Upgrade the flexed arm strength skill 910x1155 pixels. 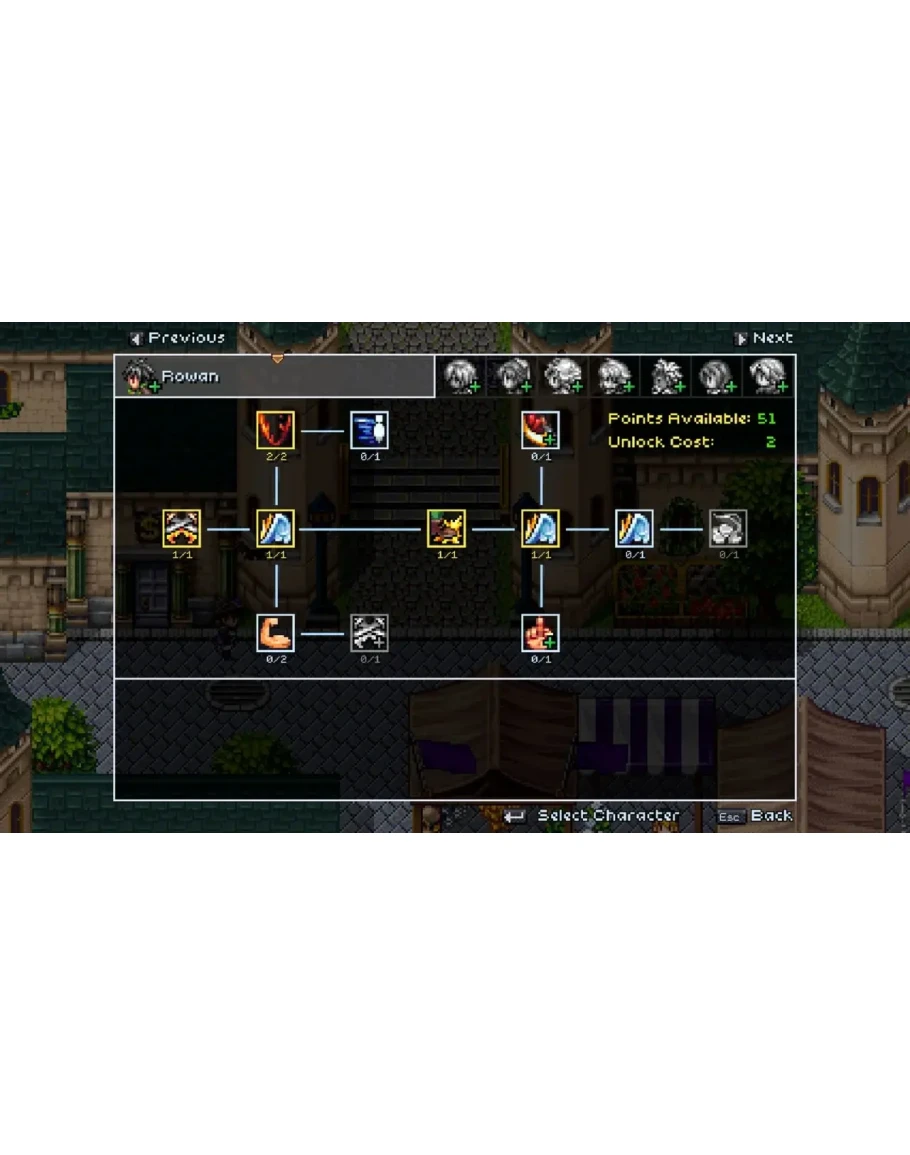[x=275, y=633]
